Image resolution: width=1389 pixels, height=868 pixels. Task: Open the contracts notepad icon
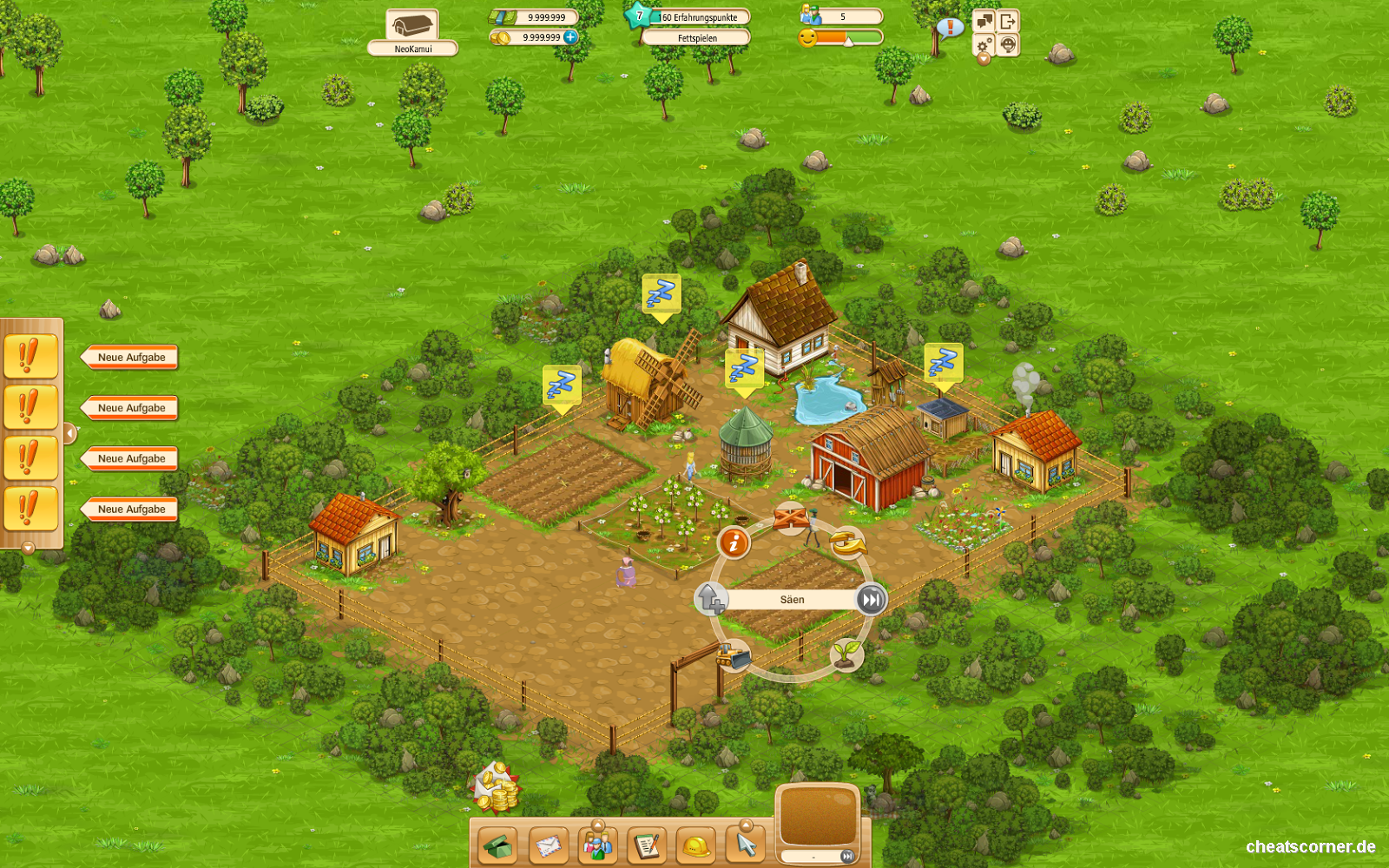point(646,846)
